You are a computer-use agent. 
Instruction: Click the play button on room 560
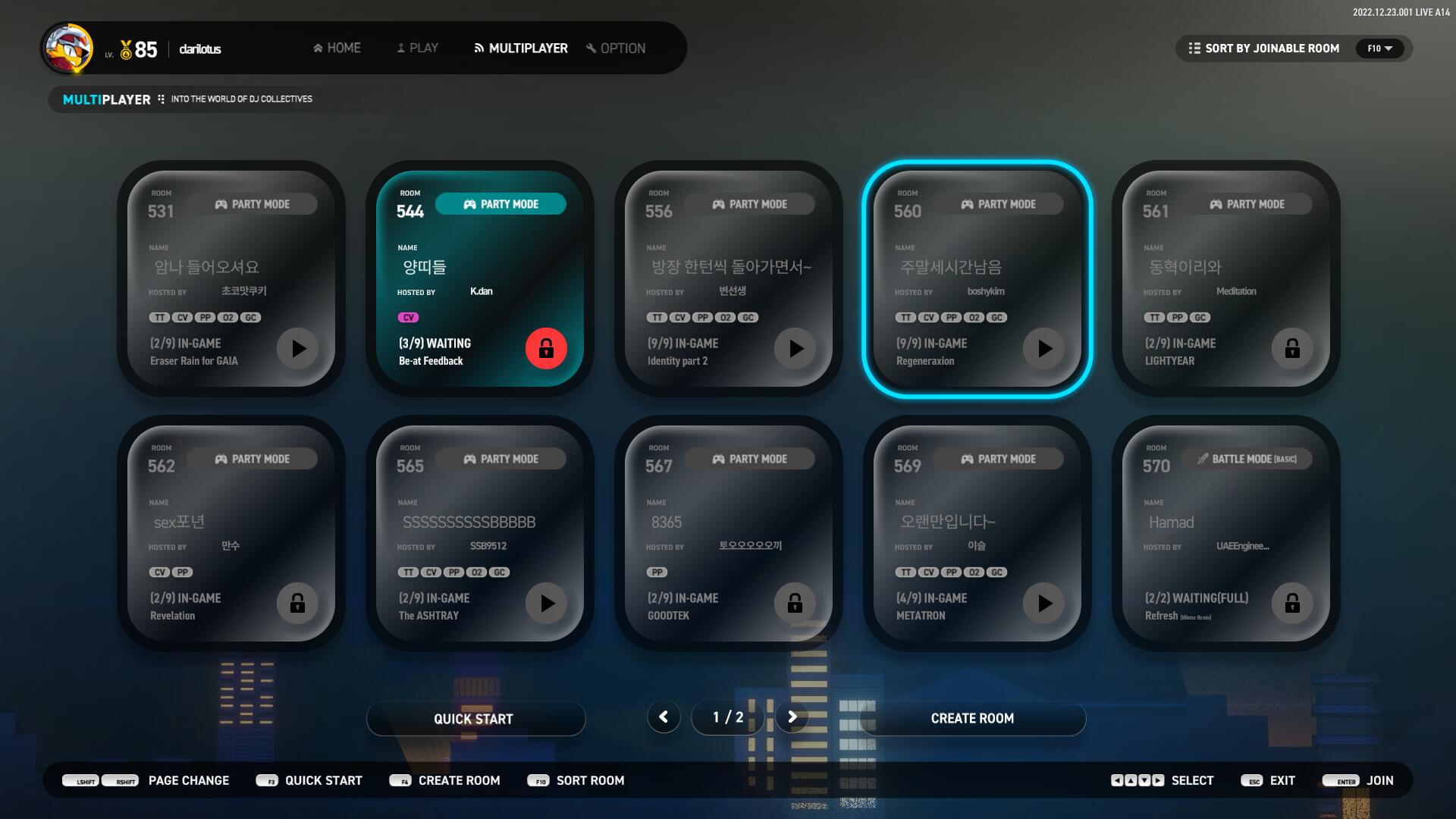(1044, 348)
